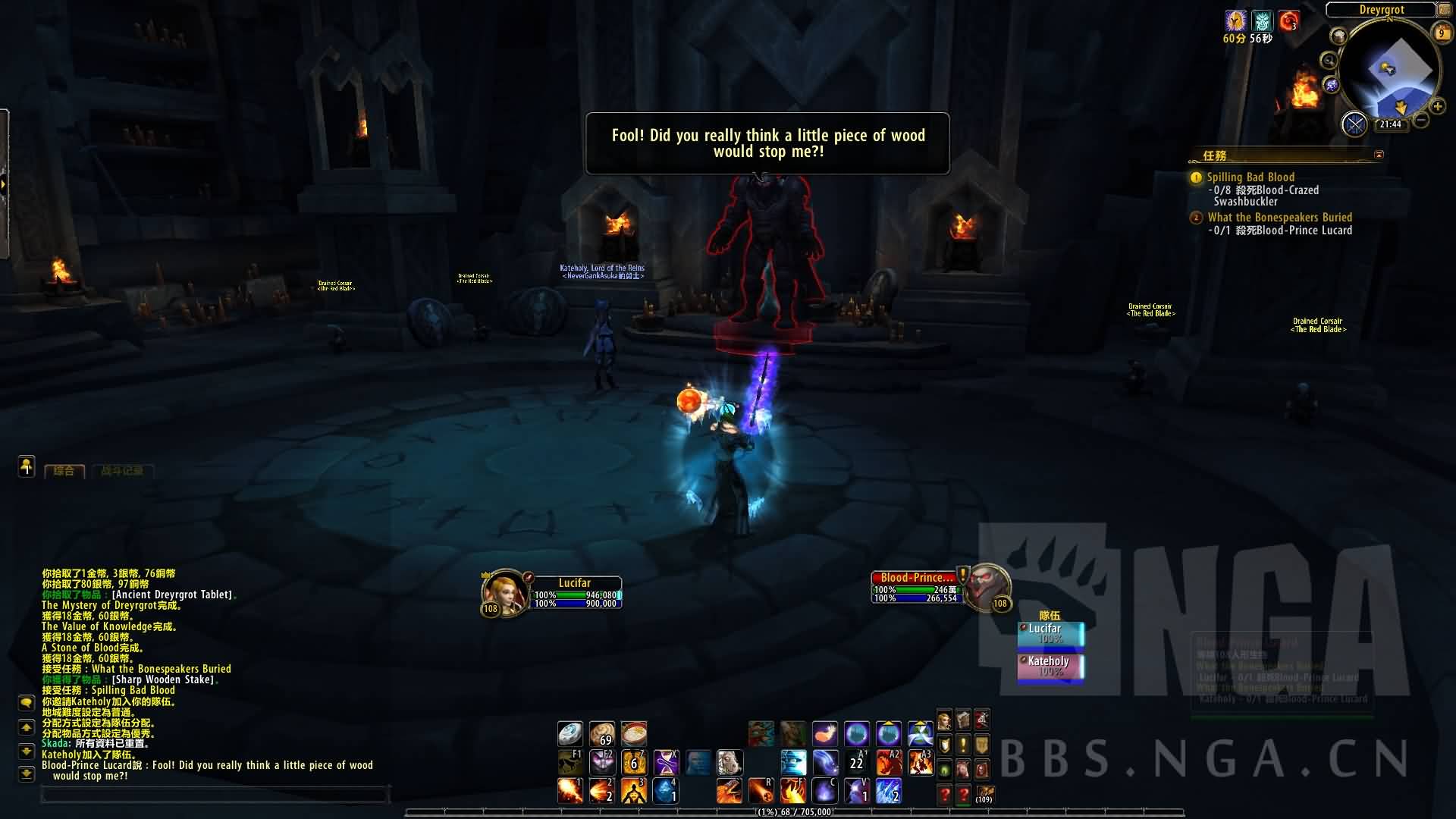Eat the bowl of noodles food item
This screenshot has width=1456, height=819.
click(633, 733)
